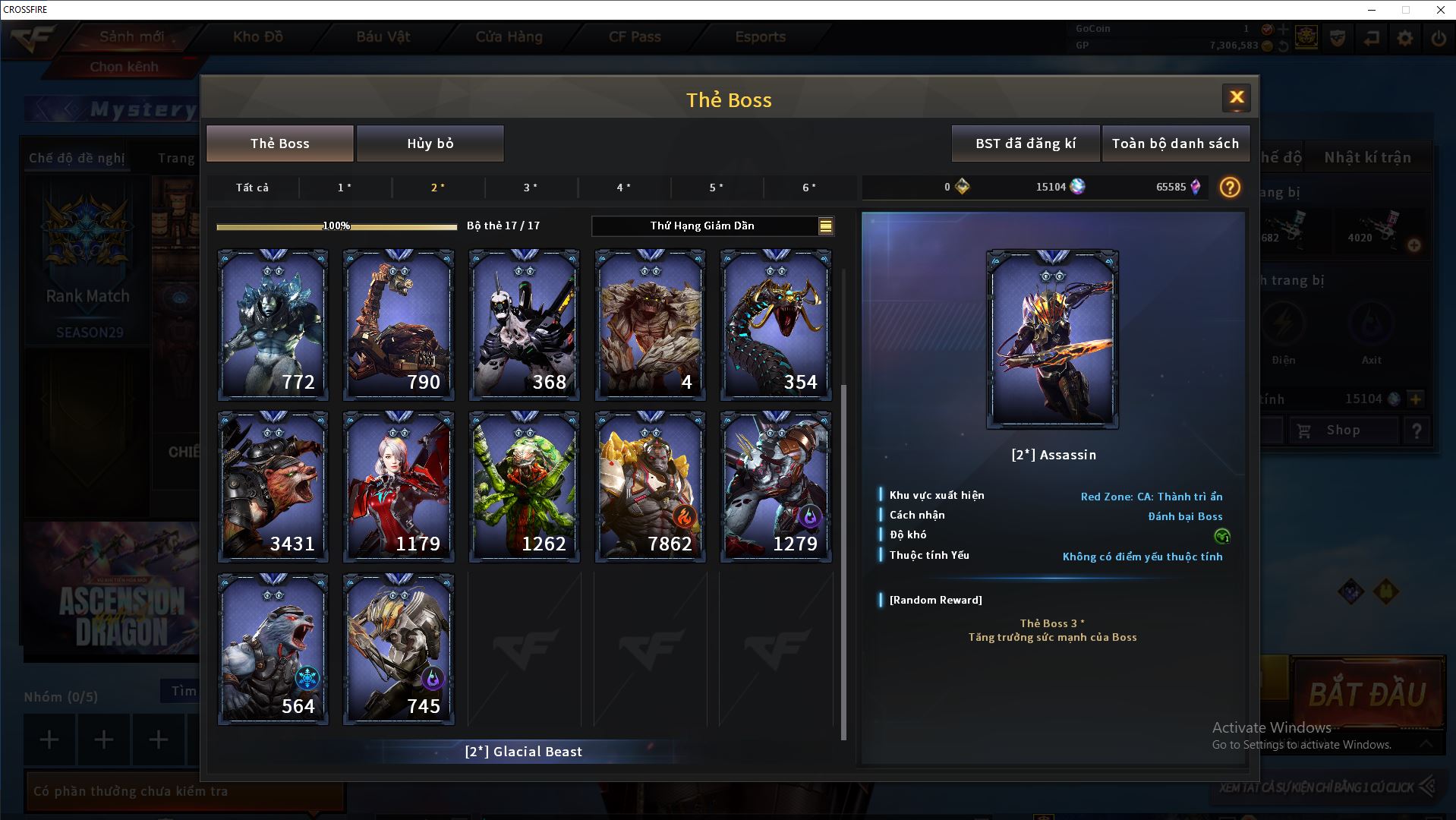Select the red-dressed woman card numbered 1179
This screenshot has width=1456, height=820.
tap(399, 486)
